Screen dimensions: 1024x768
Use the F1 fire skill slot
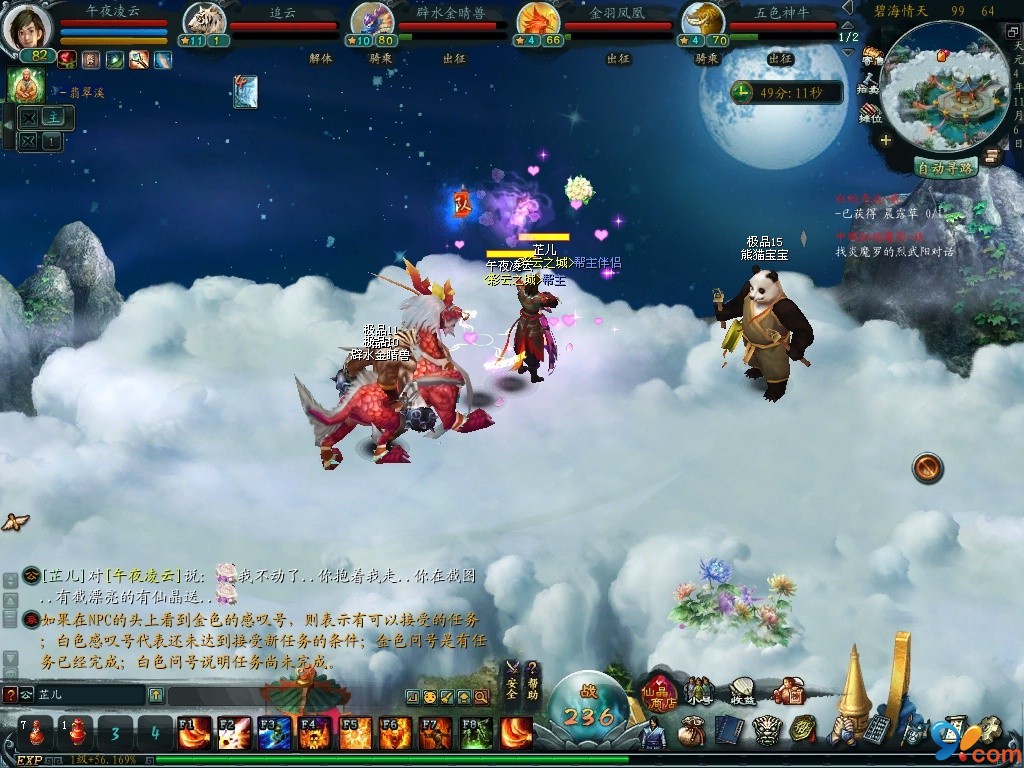[x=193, y=734]
